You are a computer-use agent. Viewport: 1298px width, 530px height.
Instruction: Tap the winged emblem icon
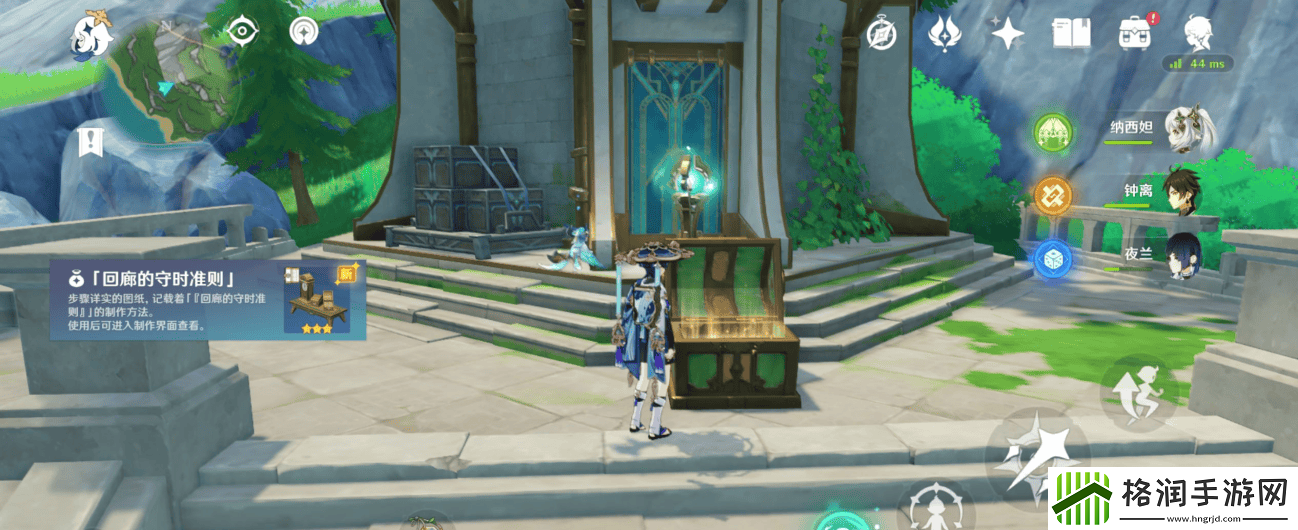[944, 34]
